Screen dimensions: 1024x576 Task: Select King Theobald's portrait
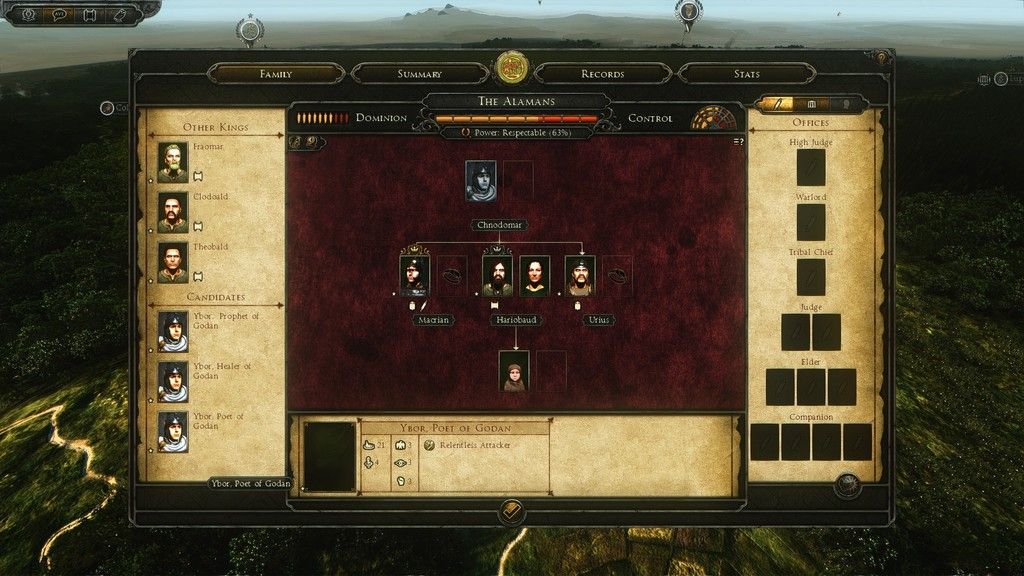(173, 261)
